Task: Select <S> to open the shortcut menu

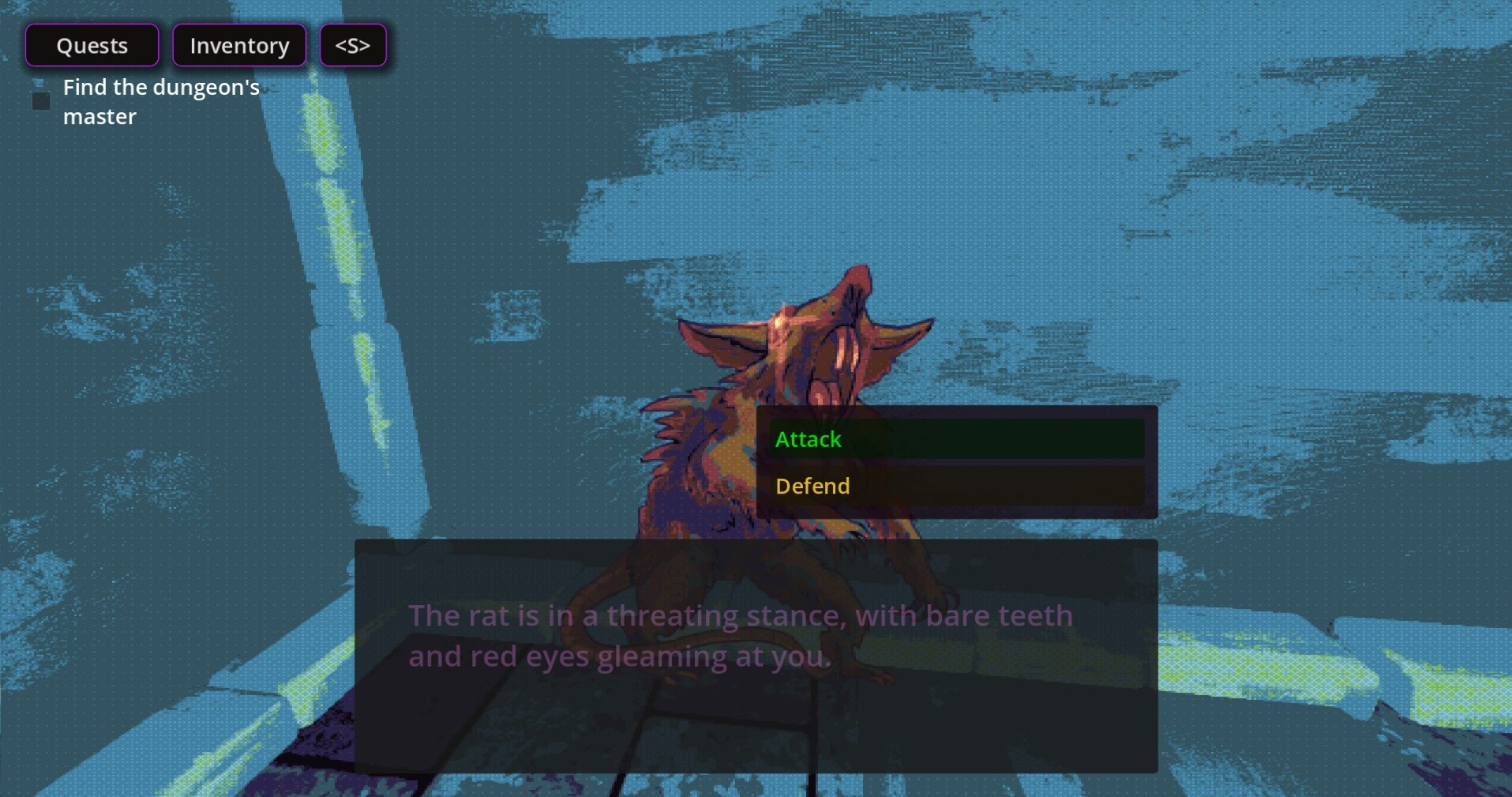Action: [x=352, y=45]
